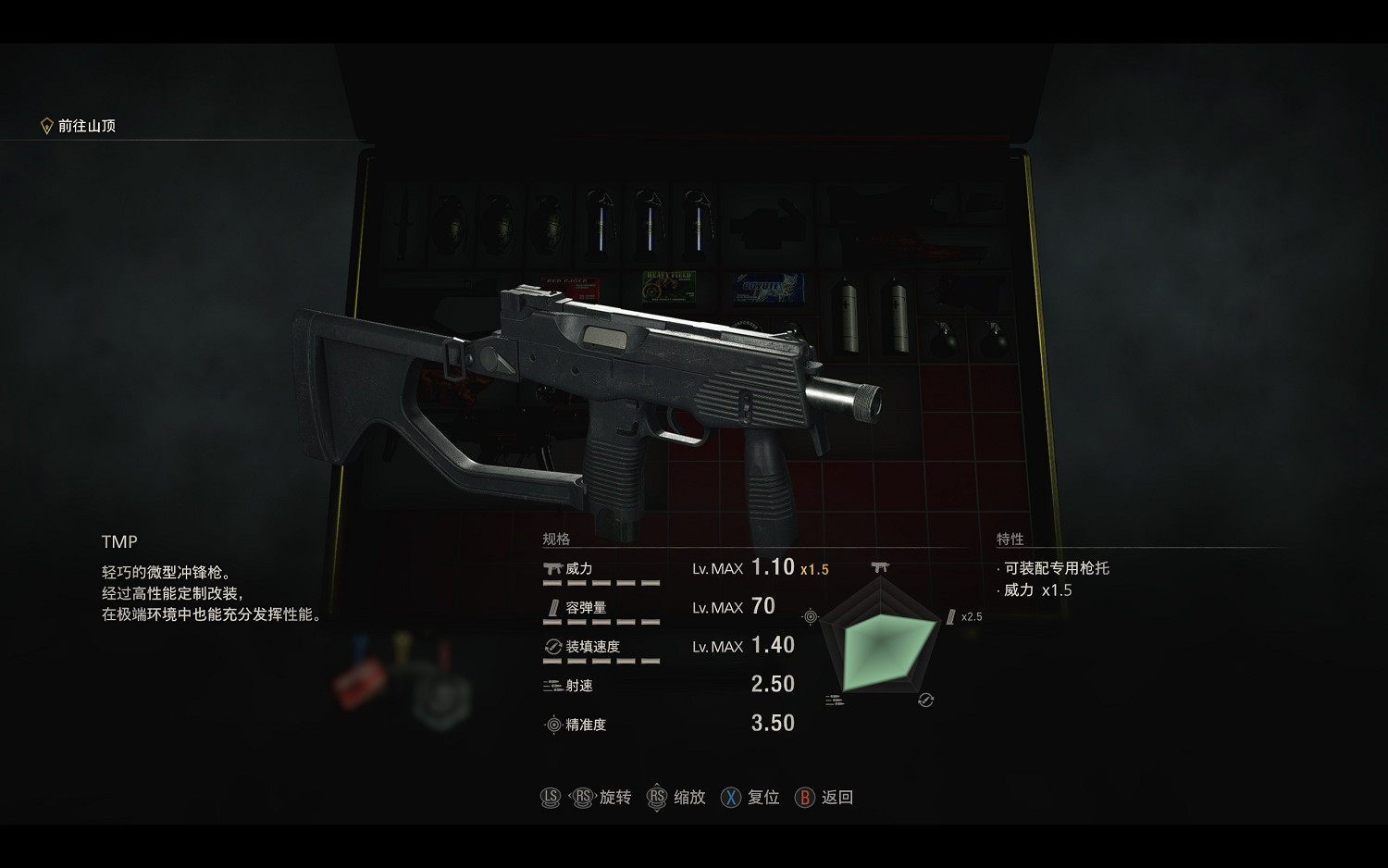Viewport: 1388px width, 868px height.
Task: Select the accuracy icon left of radar chart
Action: point(812,614)
